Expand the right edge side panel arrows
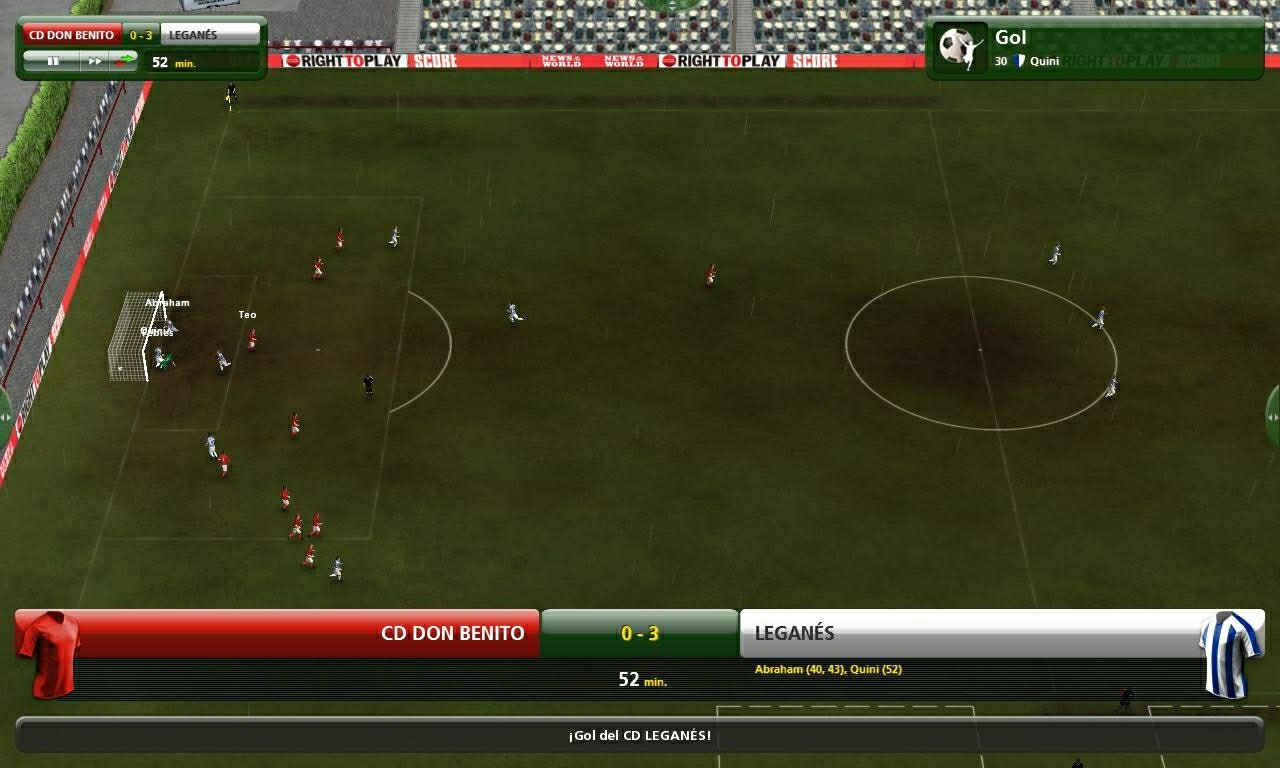The width and height of the screenshot is (1280, 768). click(1274, 418)
